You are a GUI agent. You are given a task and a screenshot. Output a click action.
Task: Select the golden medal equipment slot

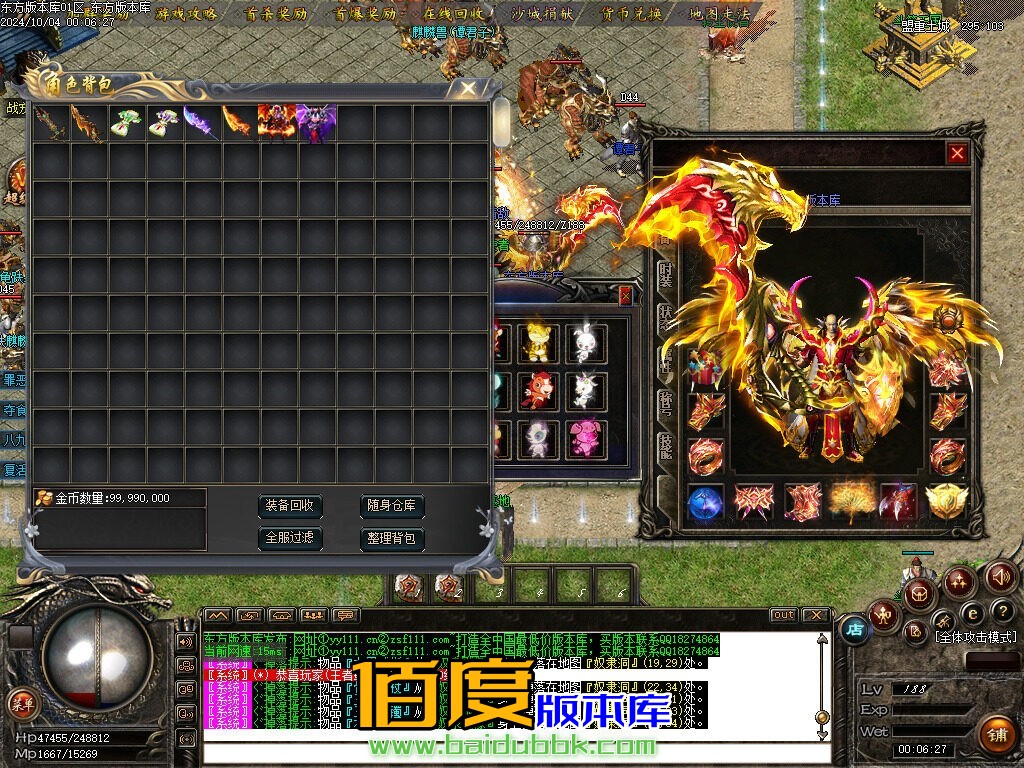[945, 502]
